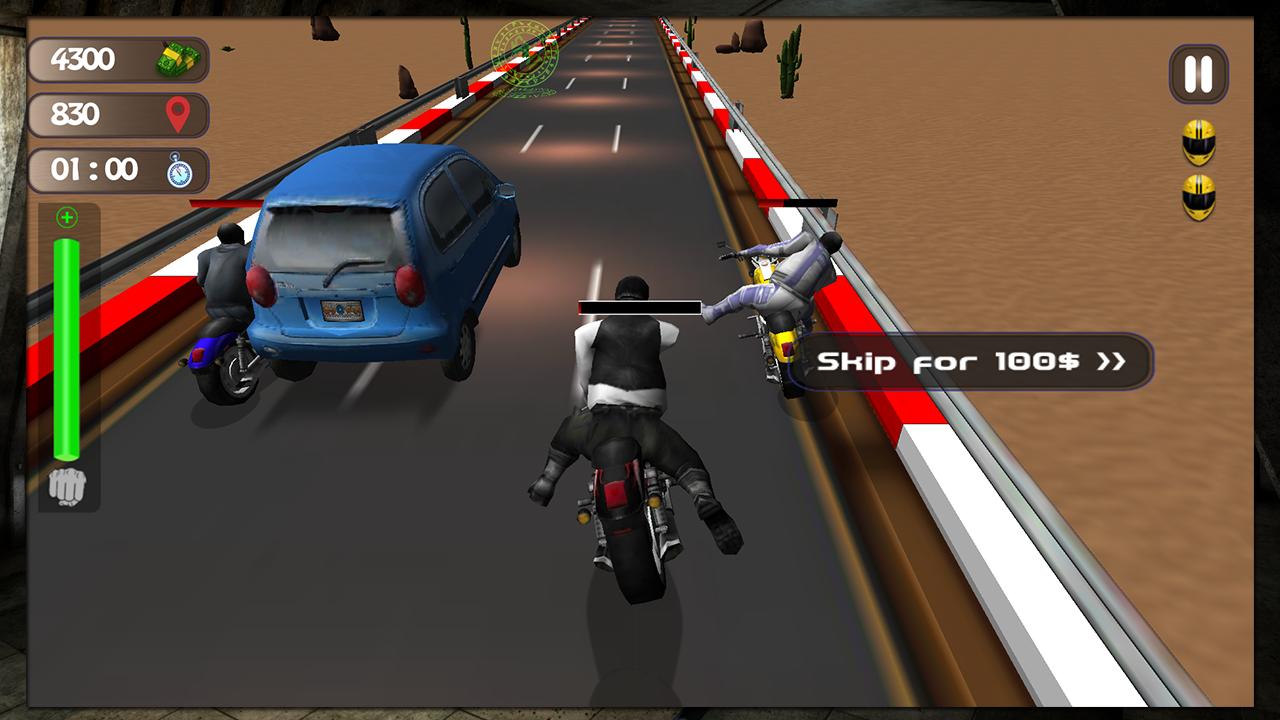Click the double-arrow on the Skip offer

tap(1113, 362)
